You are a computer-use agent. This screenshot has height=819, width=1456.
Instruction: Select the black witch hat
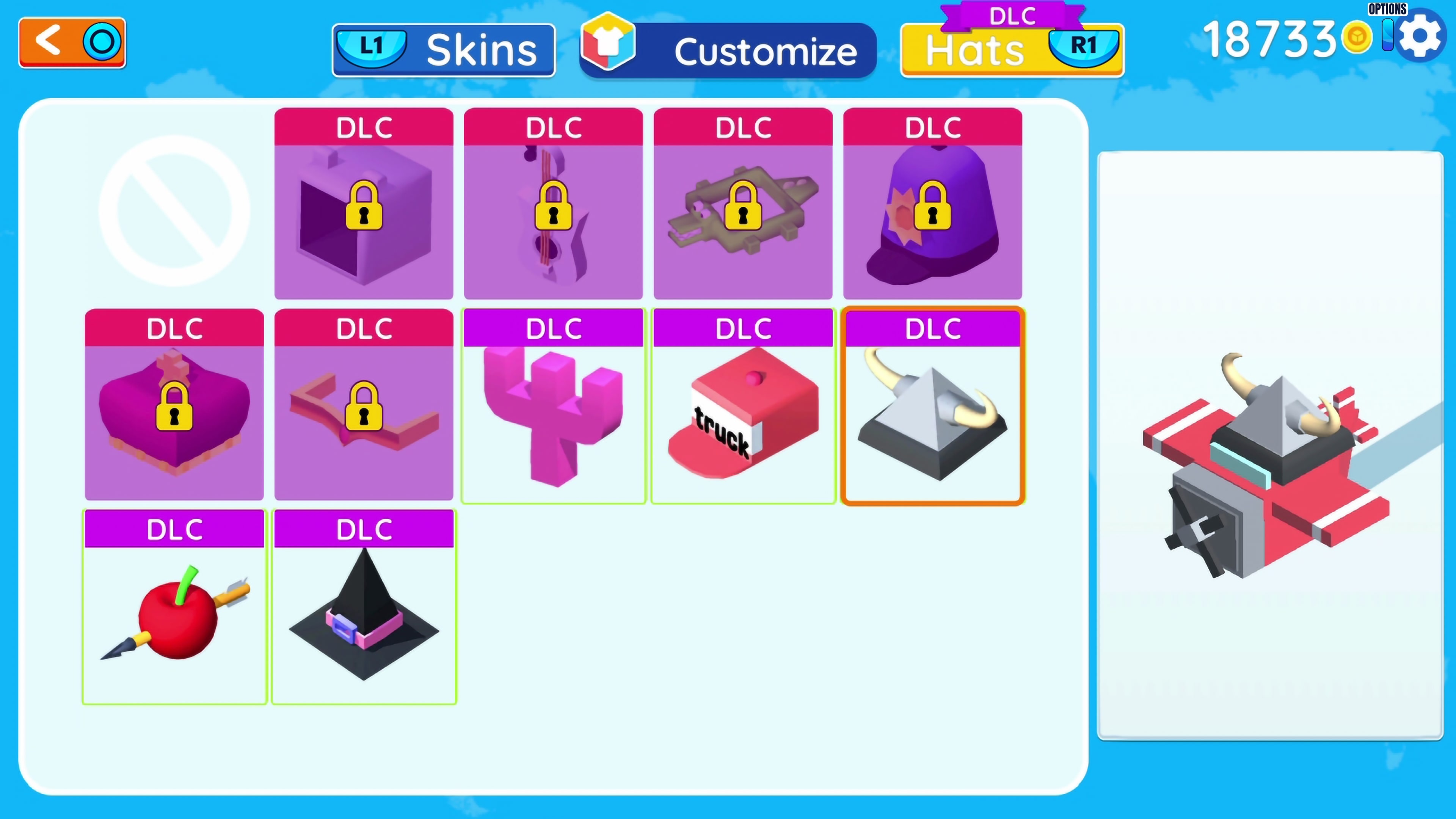click(364, 616)
